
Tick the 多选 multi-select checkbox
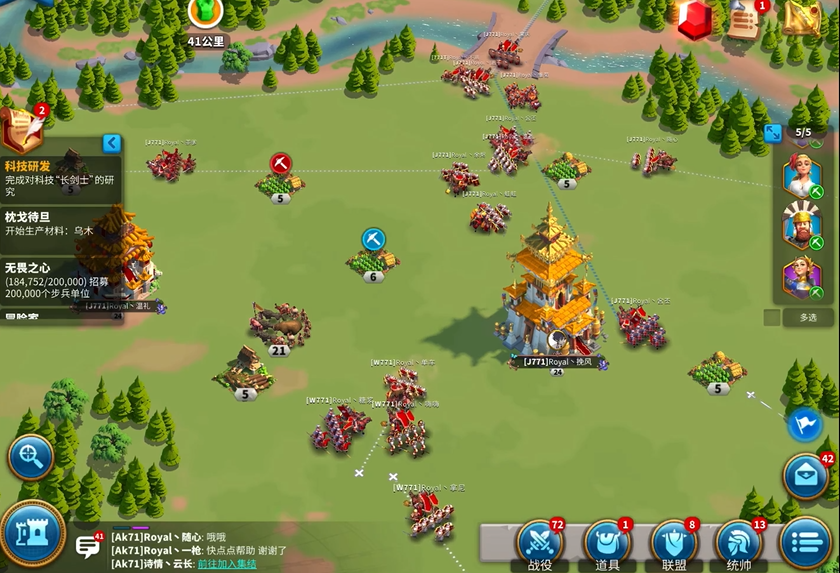772,317
